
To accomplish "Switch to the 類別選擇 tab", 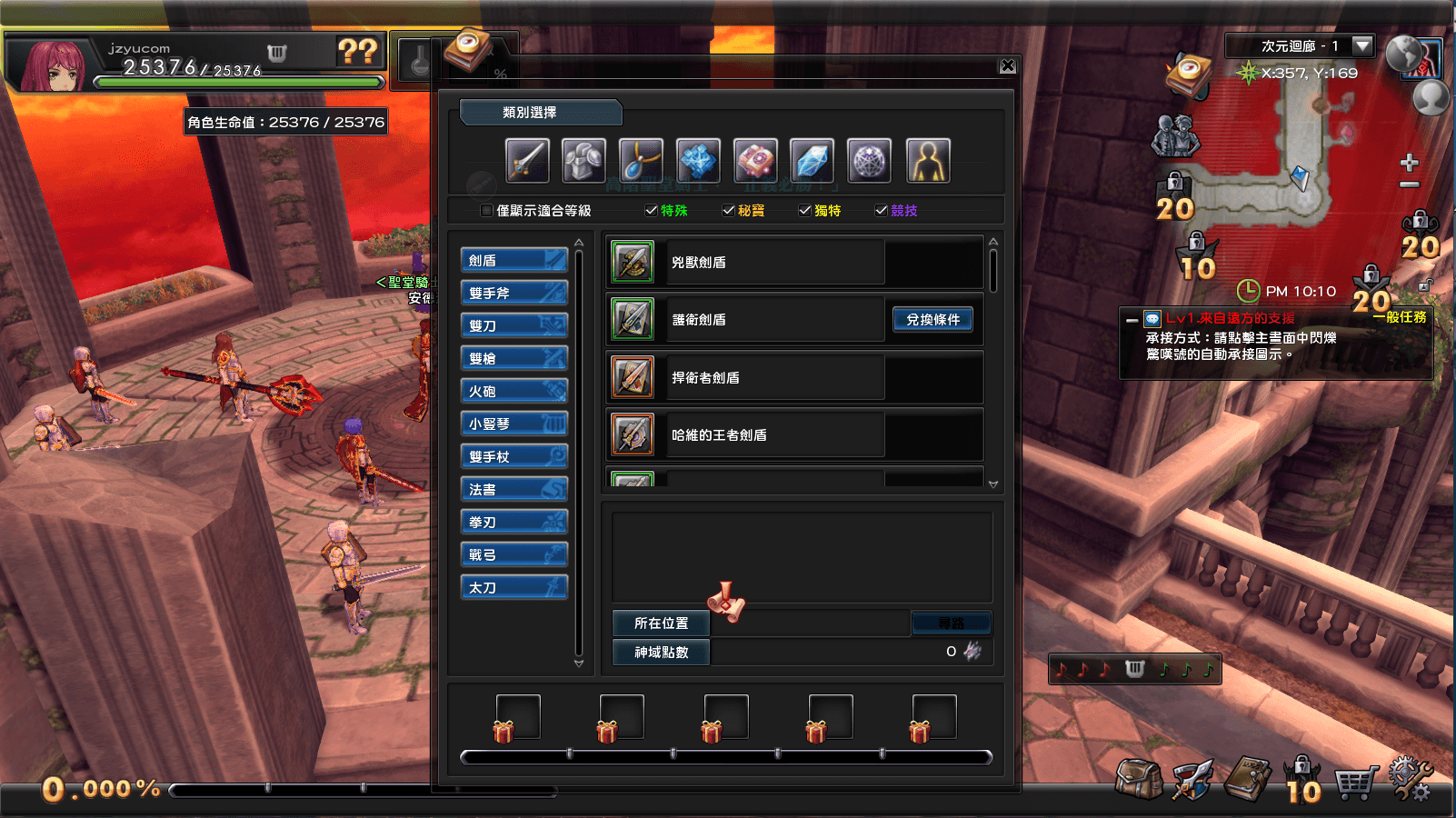I will (x=540, y=113).
